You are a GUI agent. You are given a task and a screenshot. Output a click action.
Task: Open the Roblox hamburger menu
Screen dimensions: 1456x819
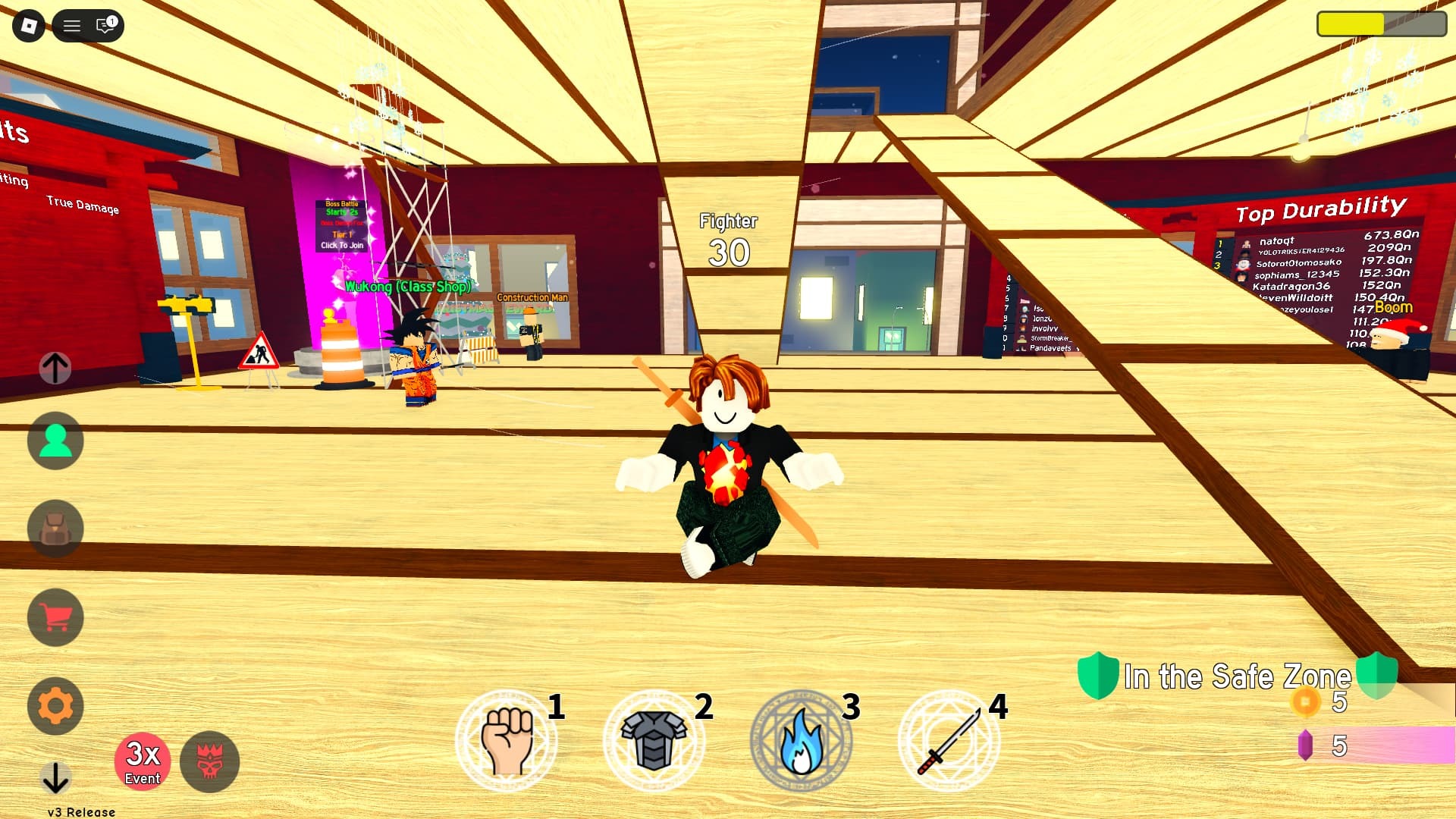(x=72, y=25)
